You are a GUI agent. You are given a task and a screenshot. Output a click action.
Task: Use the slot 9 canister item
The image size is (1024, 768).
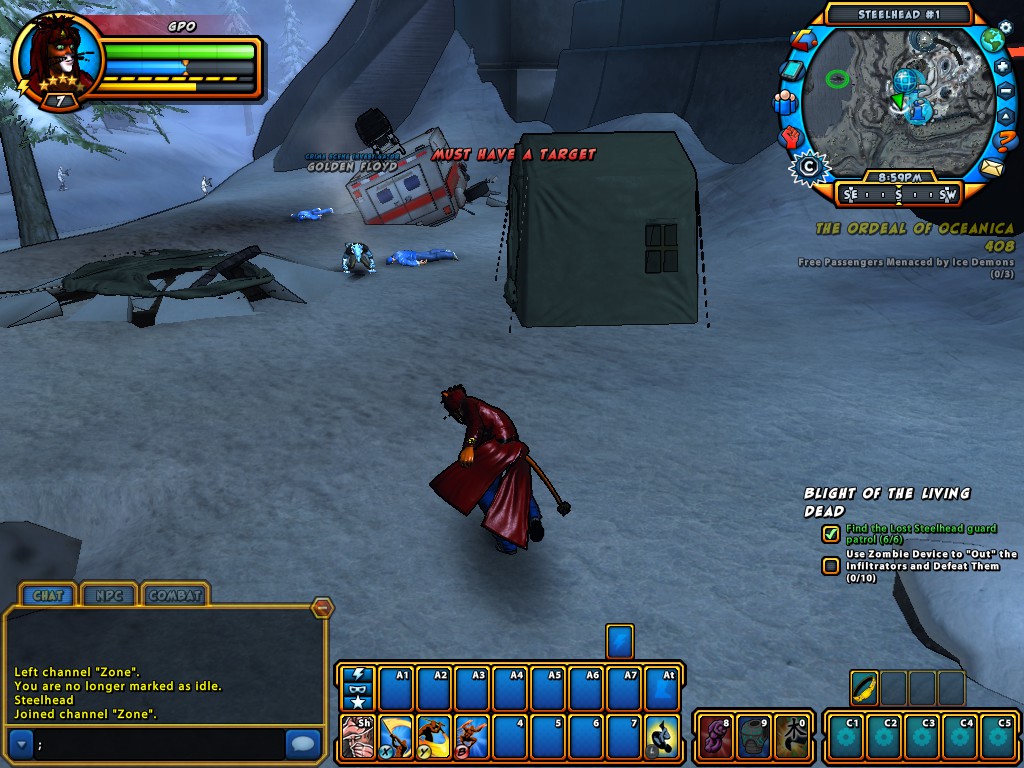click(754, 737)
